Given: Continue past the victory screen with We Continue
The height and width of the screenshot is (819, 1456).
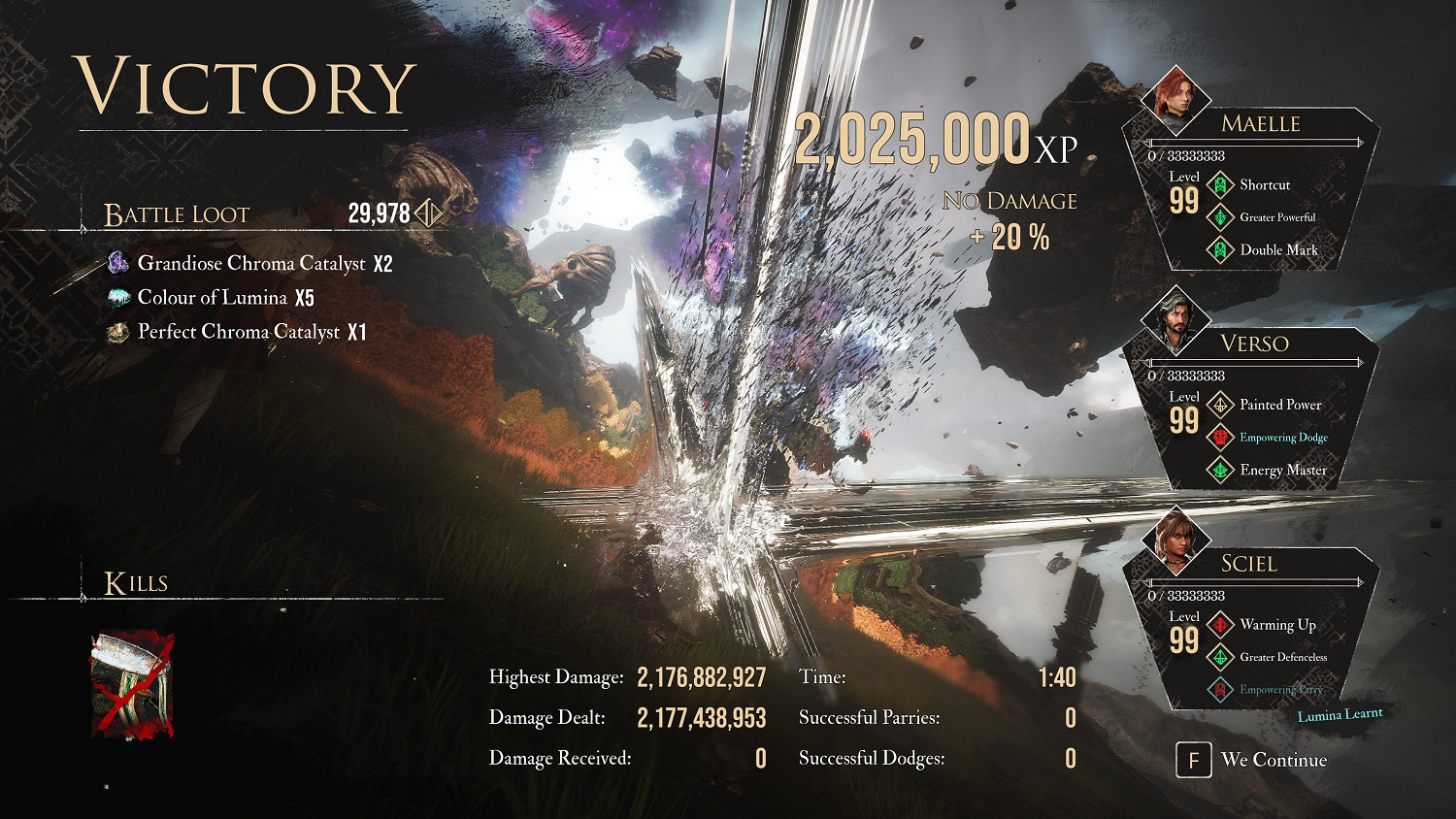Looking at the screenshot, I should (1252, 760).
